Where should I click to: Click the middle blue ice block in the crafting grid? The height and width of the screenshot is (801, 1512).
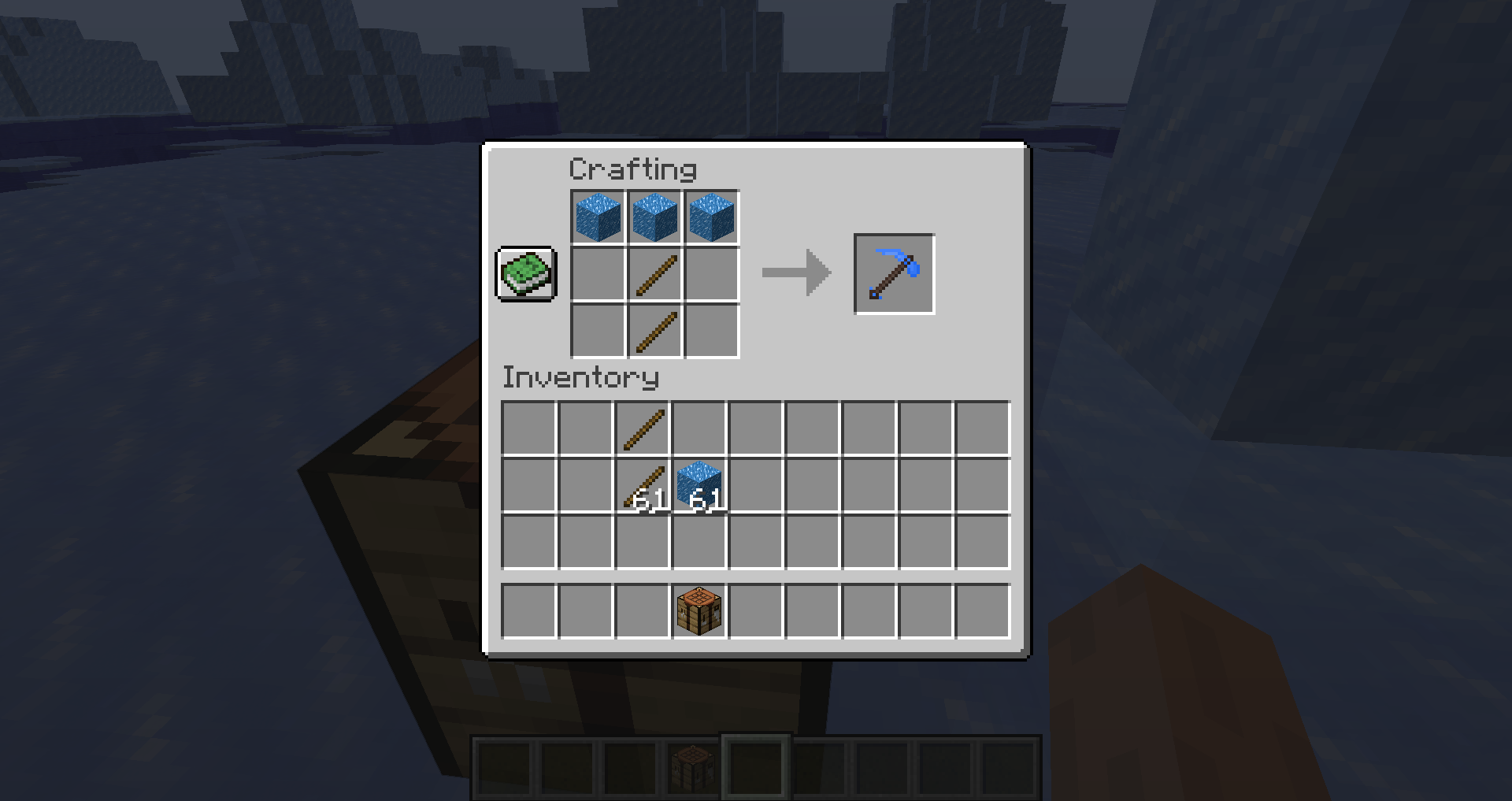pyautogui.click(x=654, y=217)
